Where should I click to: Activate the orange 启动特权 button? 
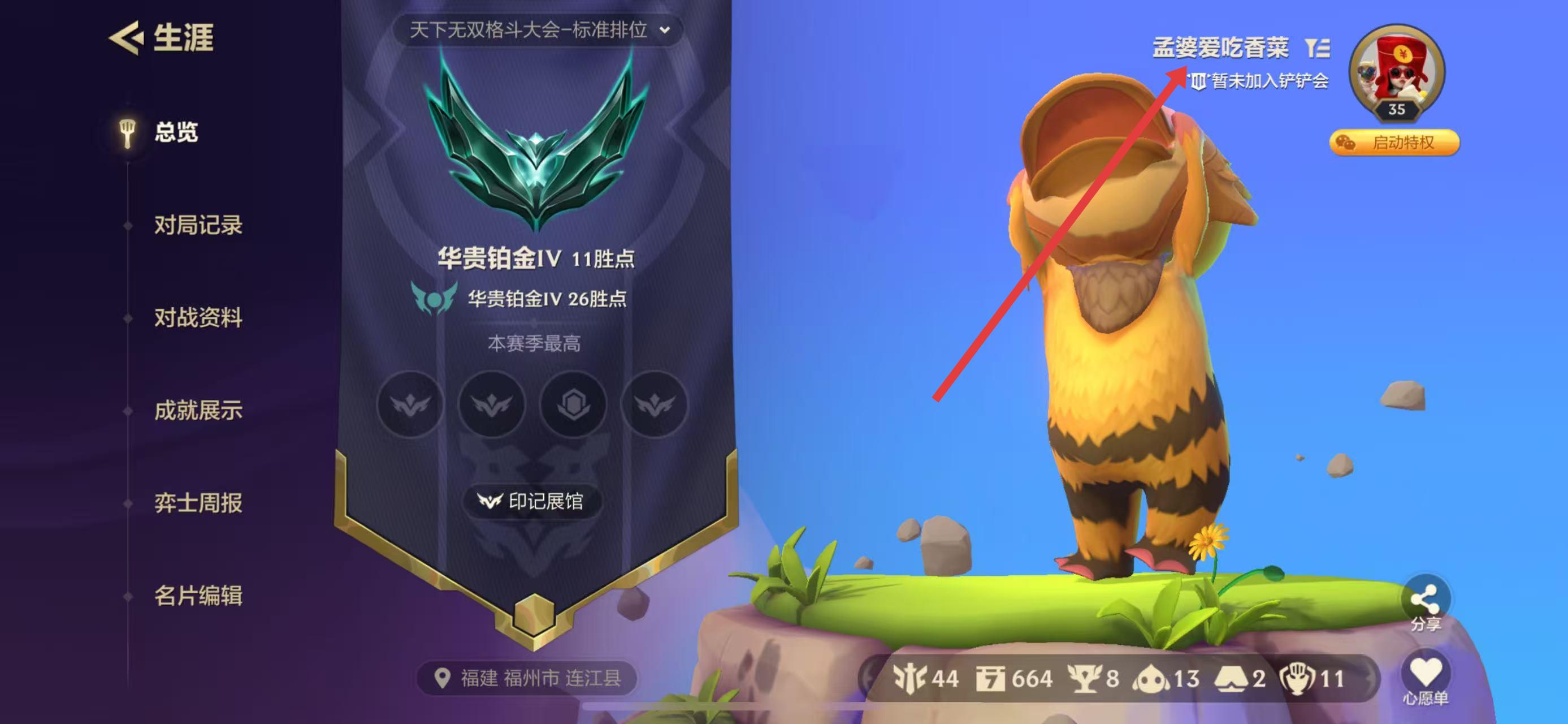pos(1394,143)
